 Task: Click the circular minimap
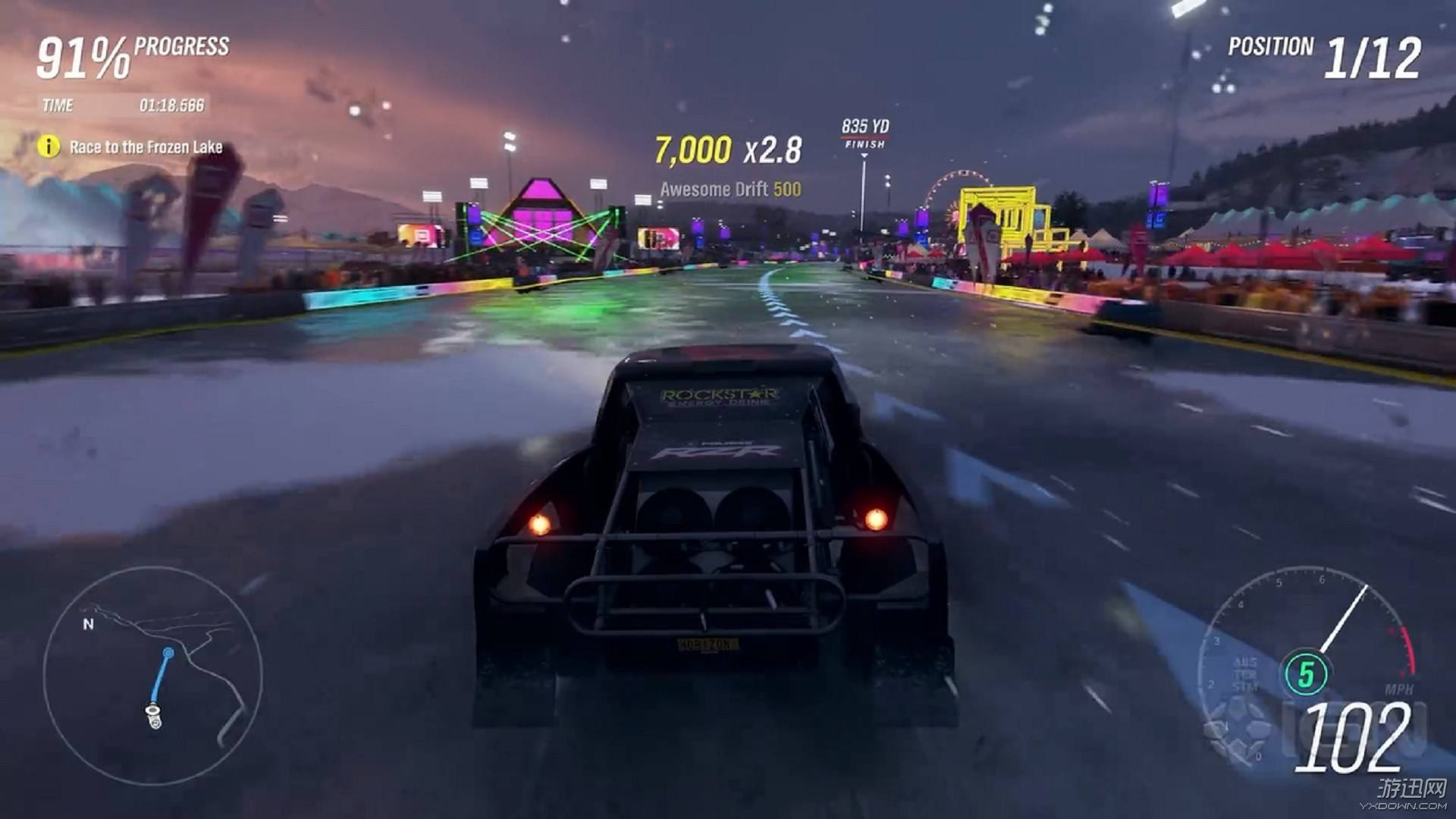152,676
